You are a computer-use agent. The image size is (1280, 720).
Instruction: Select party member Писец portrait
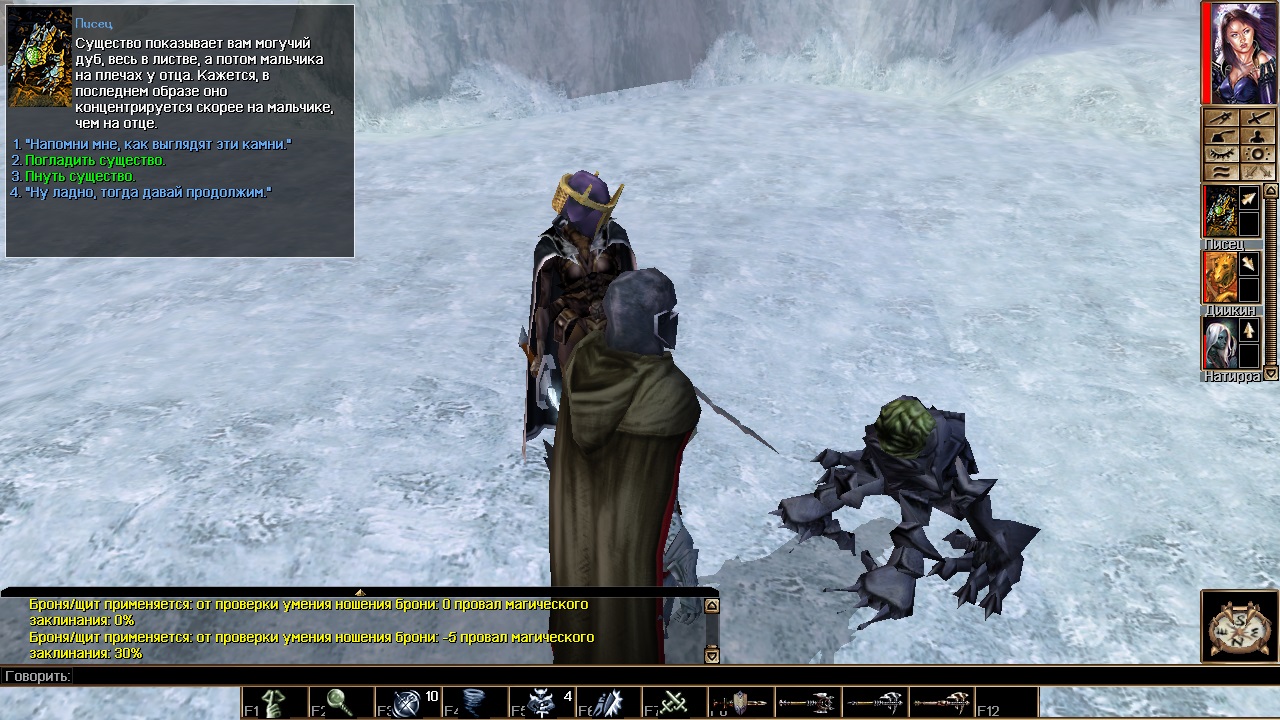click(1219, 212)
